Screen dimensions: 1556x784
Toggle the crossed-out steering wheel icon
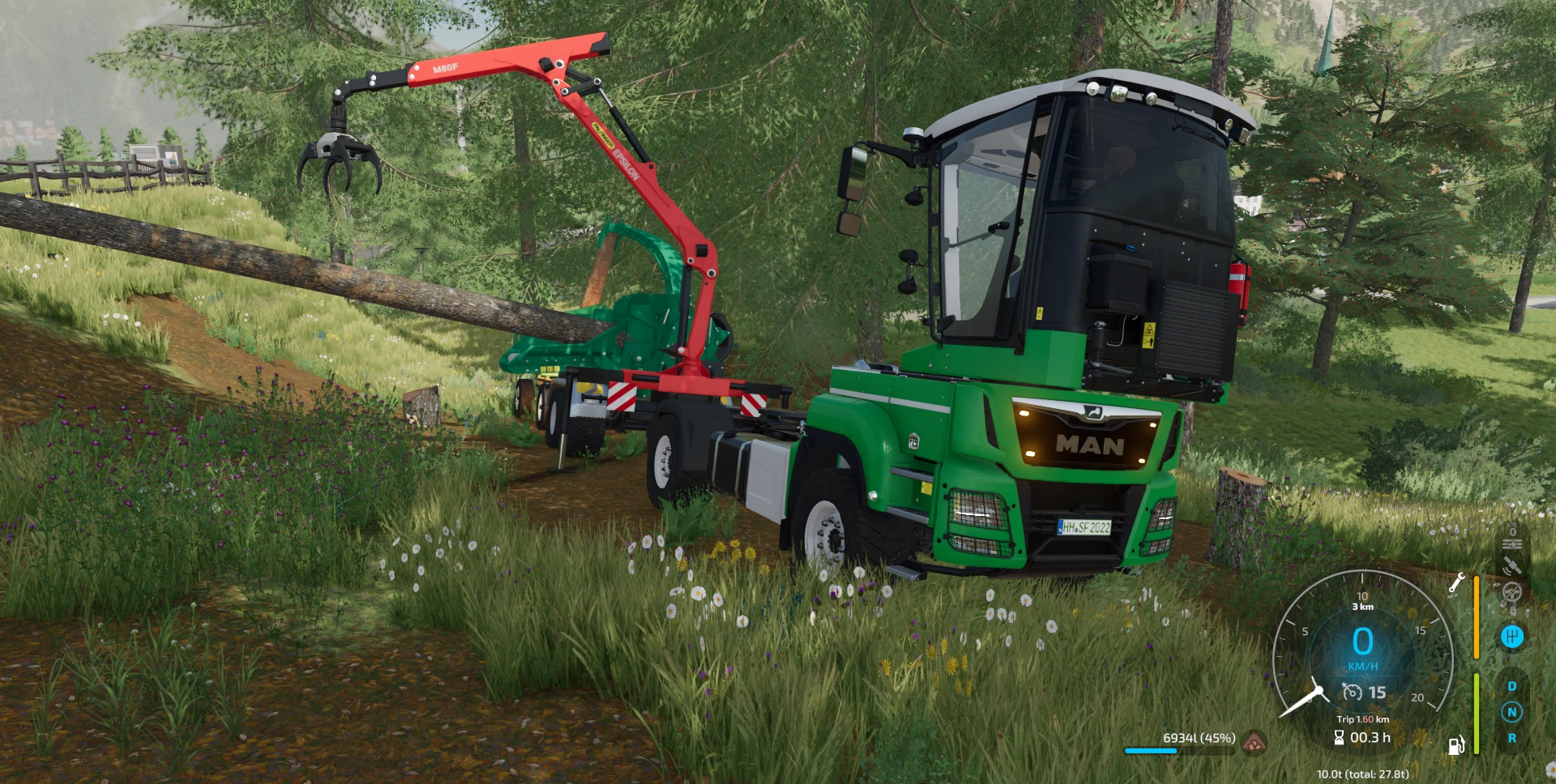1511,593
